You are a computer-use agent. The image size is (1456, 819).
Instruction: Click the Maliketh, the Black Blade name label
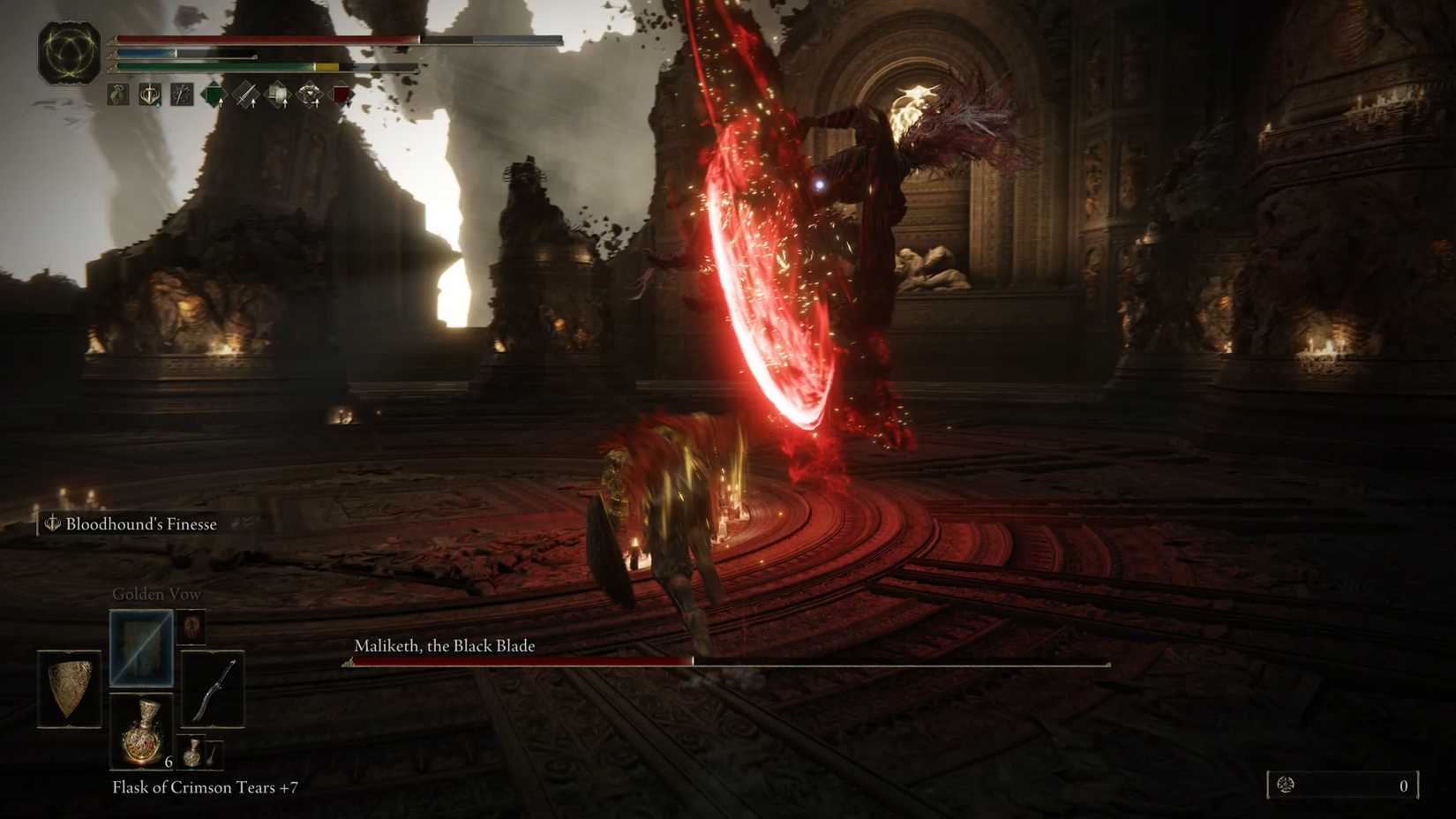[x=445, y=646]
